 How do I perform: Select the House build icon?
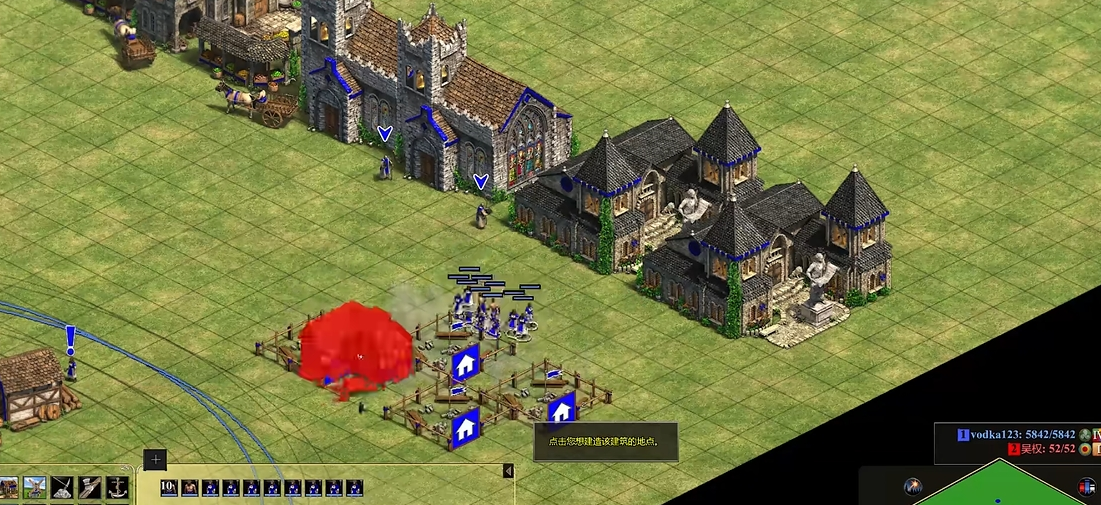[x=9, y=488]
